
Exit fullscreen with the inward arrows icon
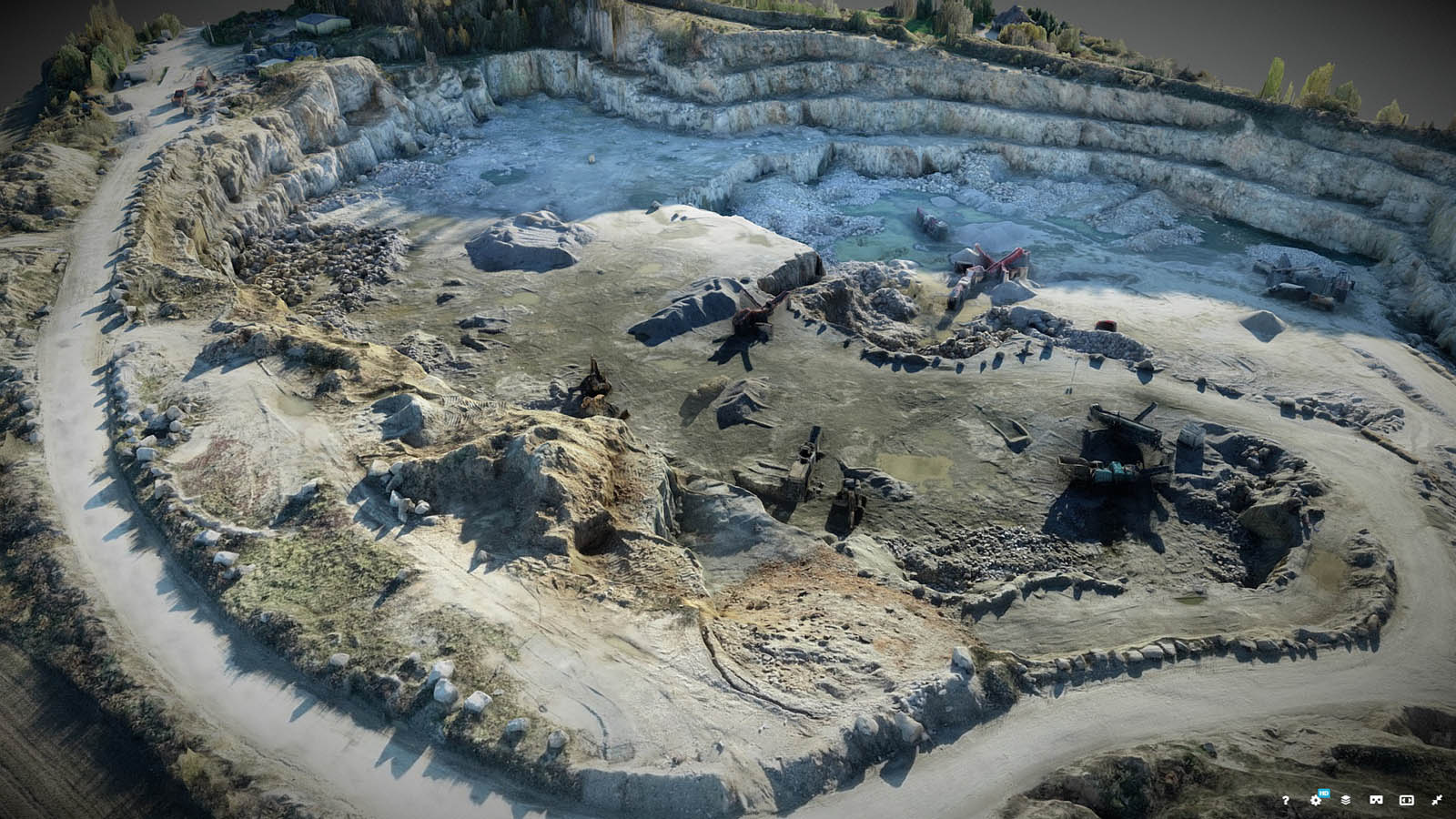1437,800
